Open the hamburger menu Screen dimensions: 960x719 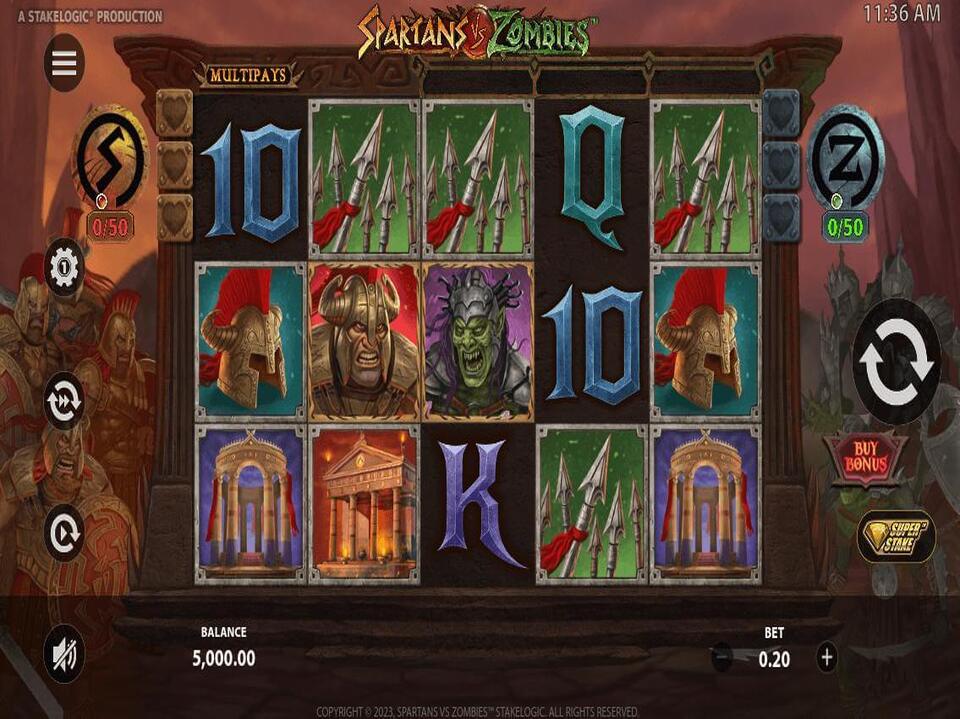[64, 63]
